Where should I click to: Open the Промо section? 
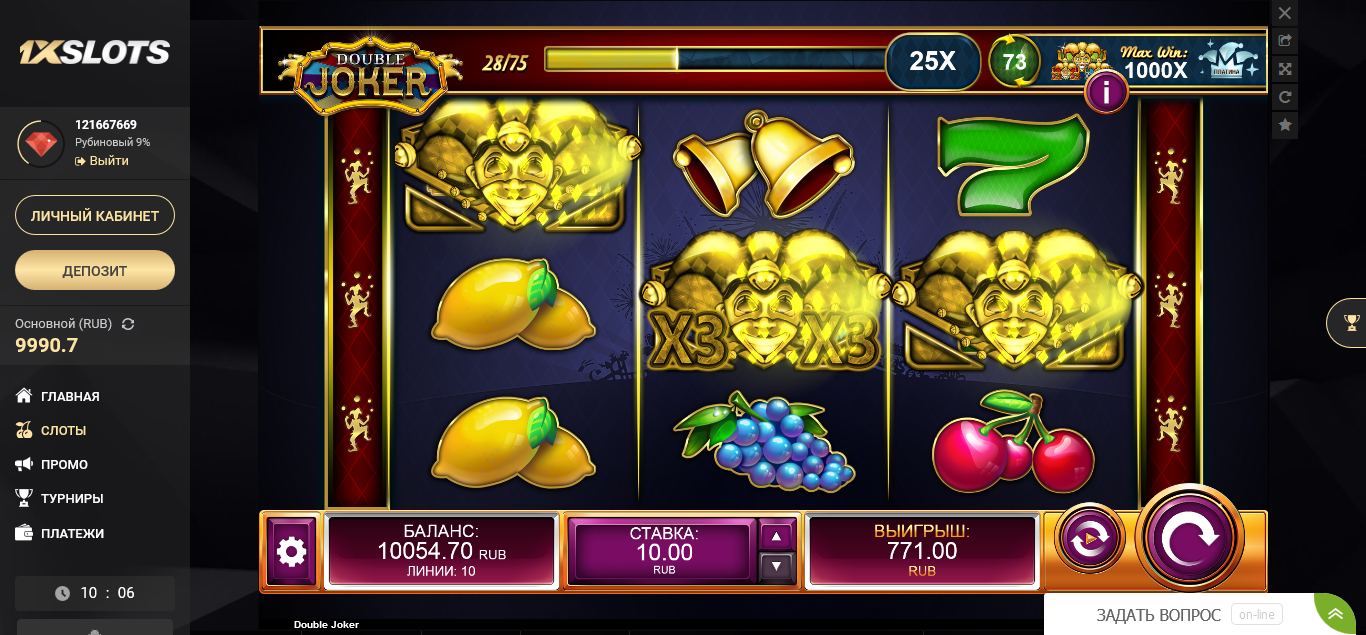click(x=64, y=464)
